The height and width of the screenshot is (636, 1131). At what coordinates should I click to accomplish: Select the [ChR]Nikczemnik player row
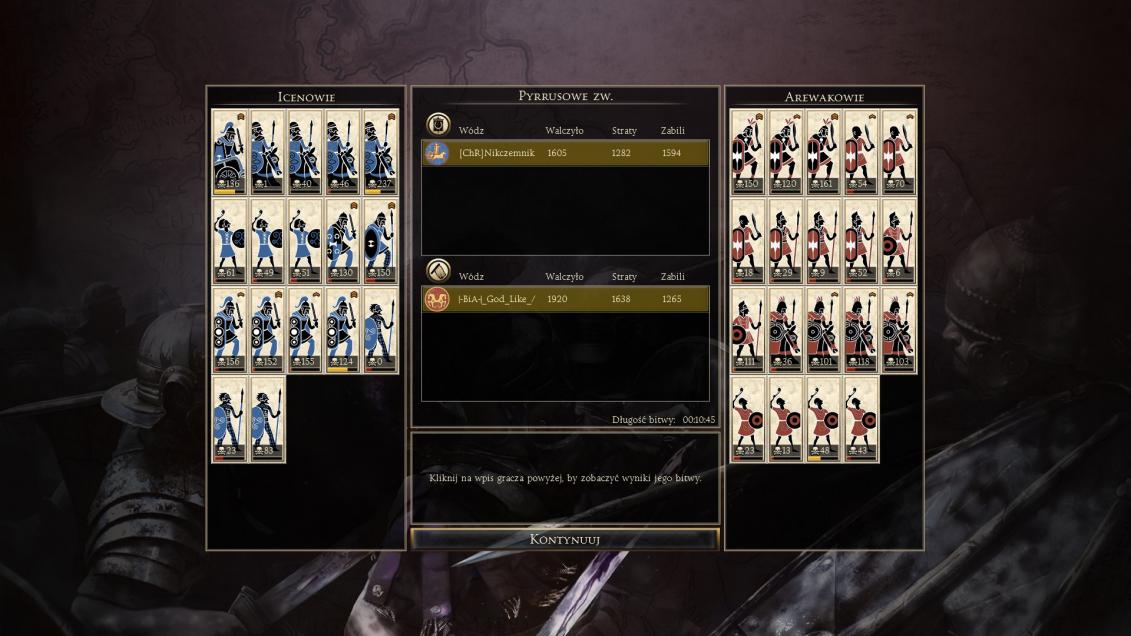565,153
